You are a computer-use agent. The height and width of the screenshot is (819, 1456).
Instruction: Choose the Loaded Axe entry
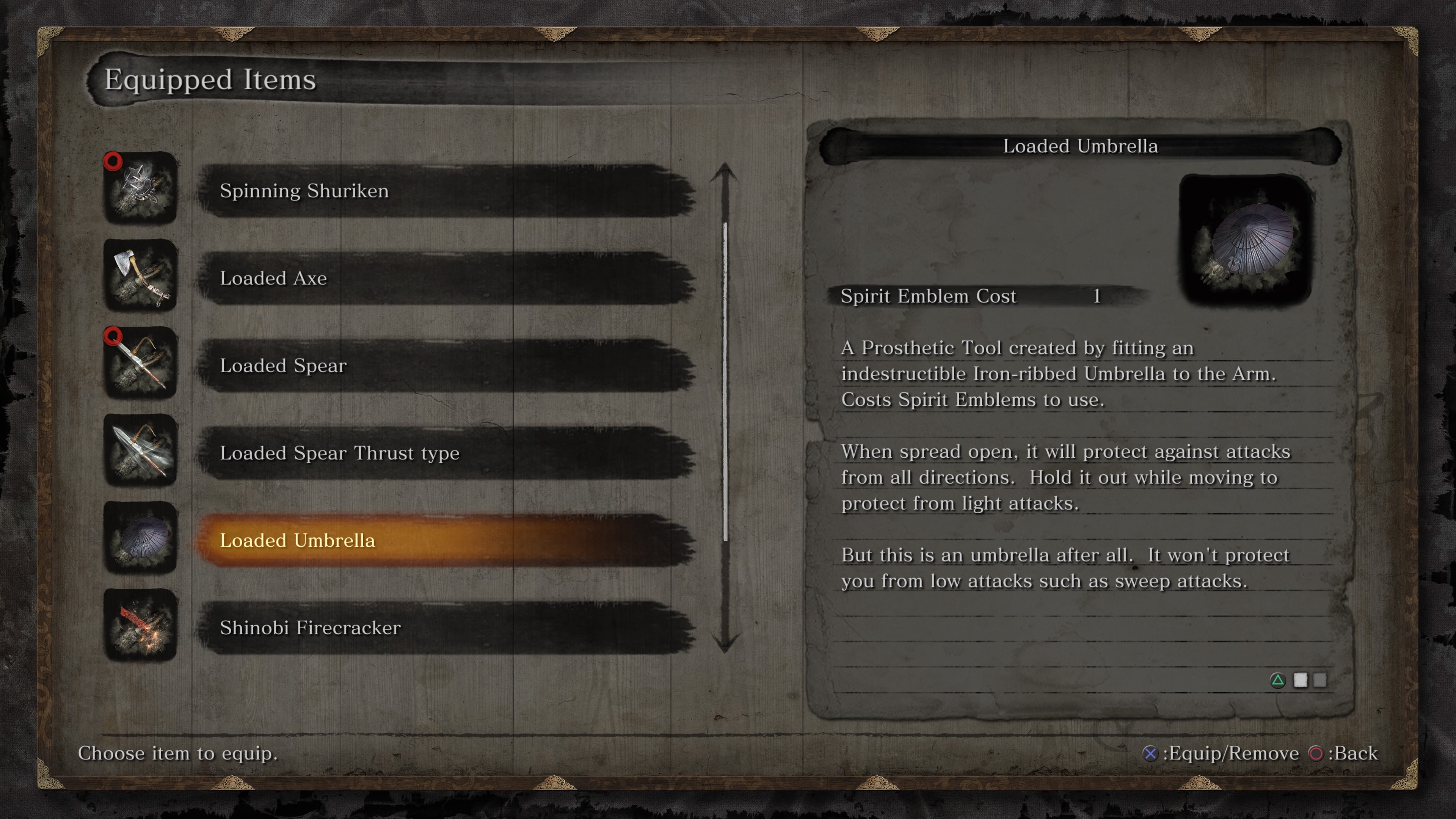click(446, 278)
